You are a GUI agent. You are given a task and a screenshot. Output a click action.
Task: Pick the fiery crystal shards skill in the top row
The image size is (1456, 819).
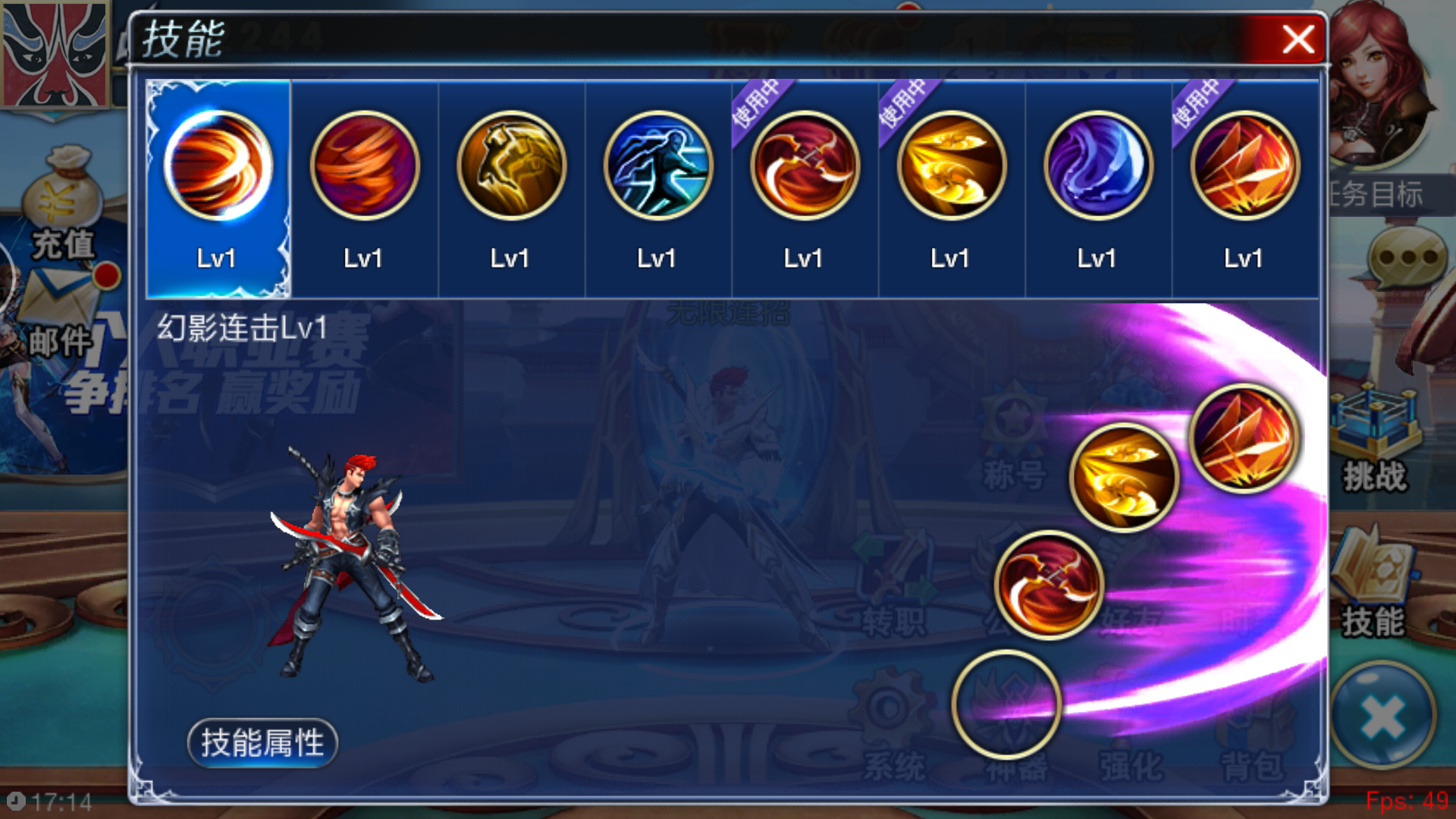(x=1245, y=166)
